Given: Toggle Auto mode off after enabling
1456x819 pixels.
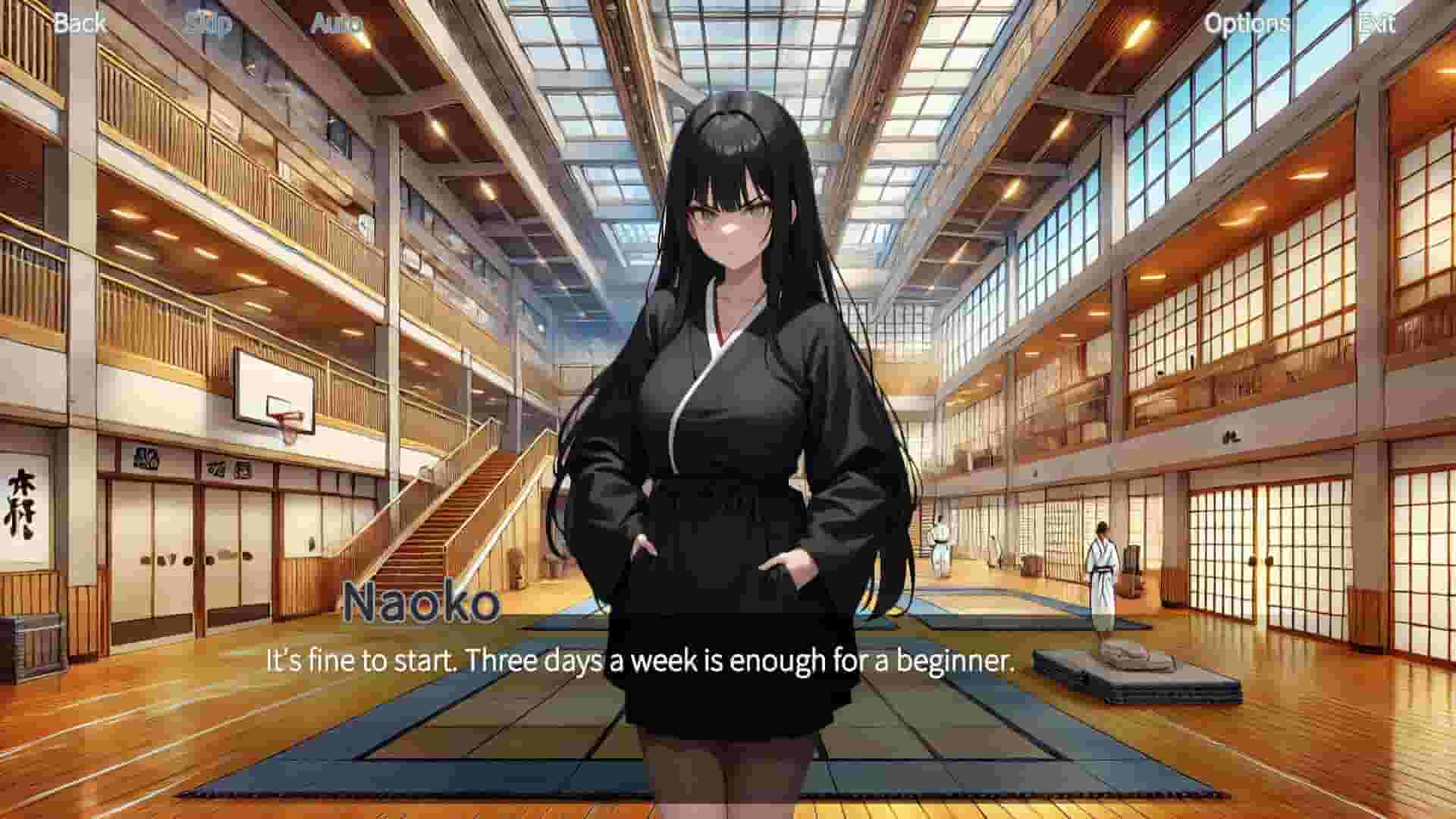Looking at the screenshot, I should point(337,24).
